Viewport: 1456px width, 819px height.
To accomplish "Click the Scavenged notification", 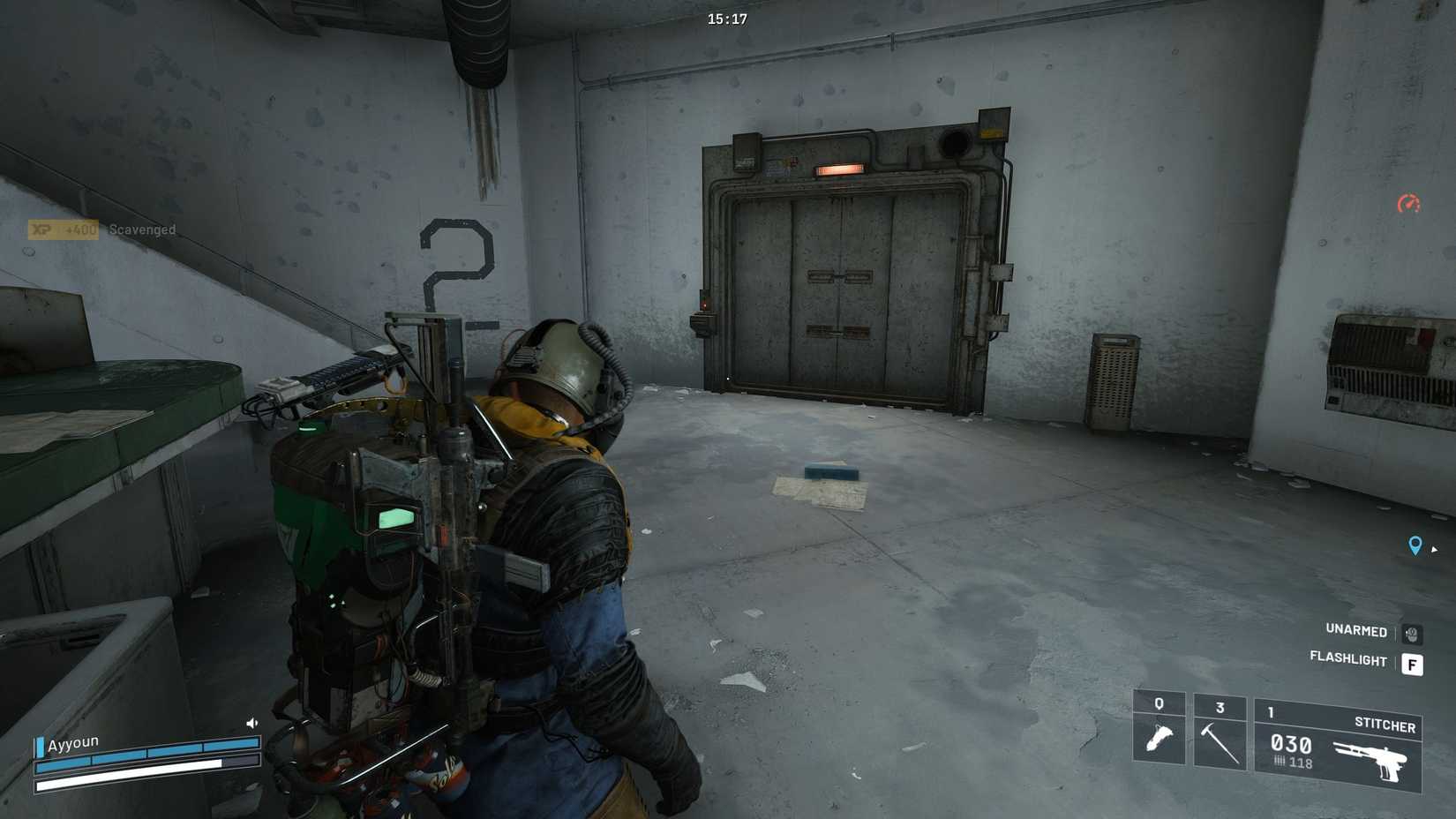I will coord(143,229).
